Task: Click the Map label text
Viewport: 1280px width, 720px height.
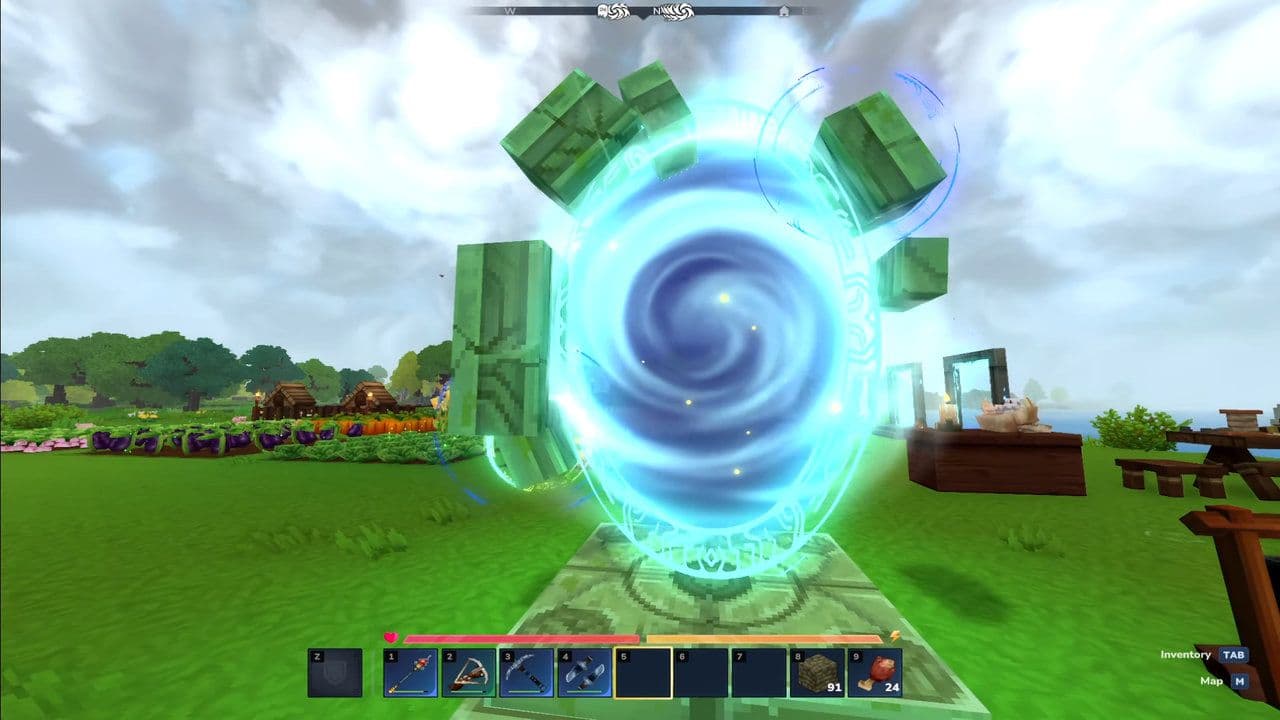Action: (x=1211, y=681)
